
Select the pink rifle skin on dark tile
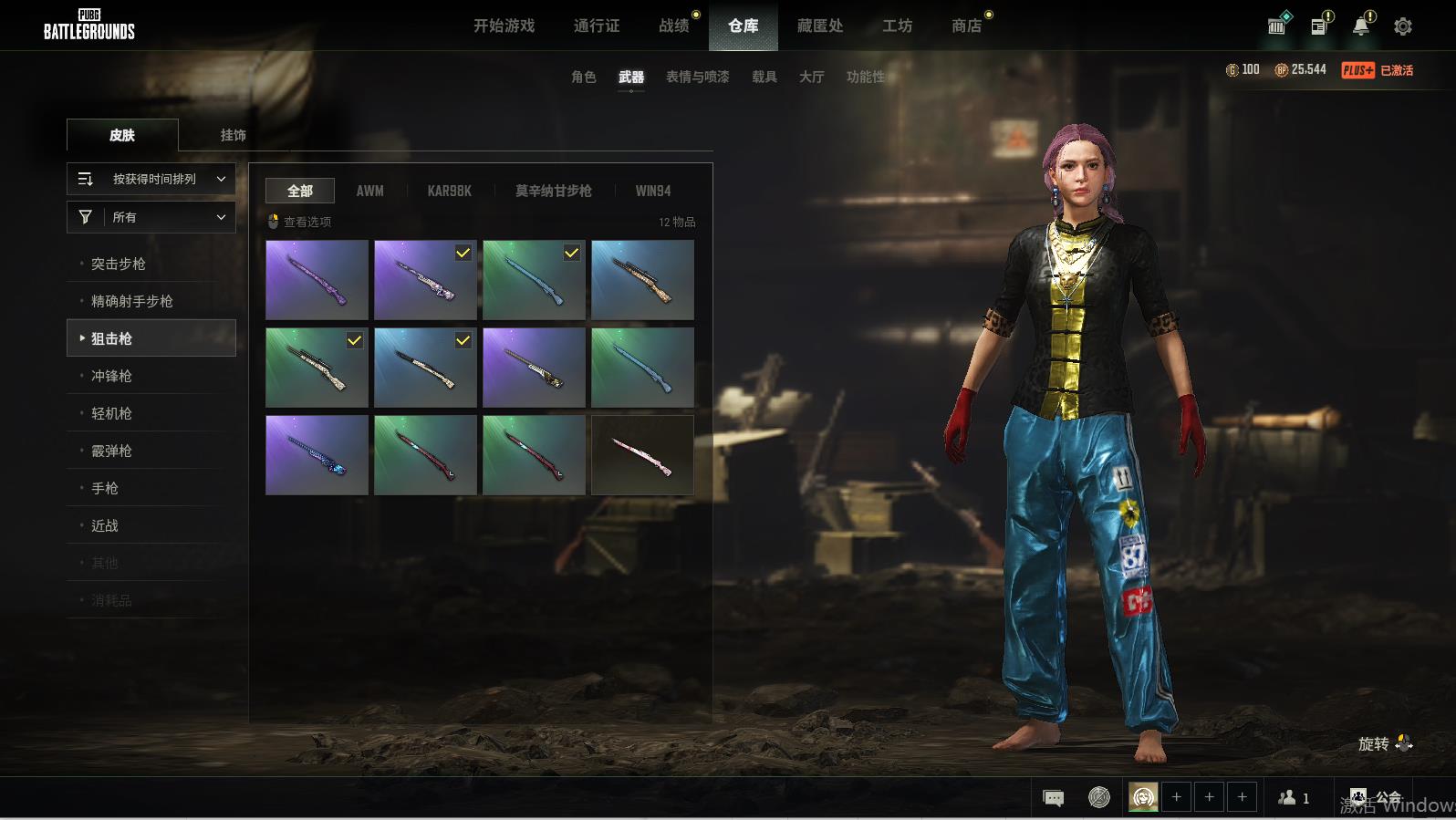pyautogui.click(x=642, y=455)
